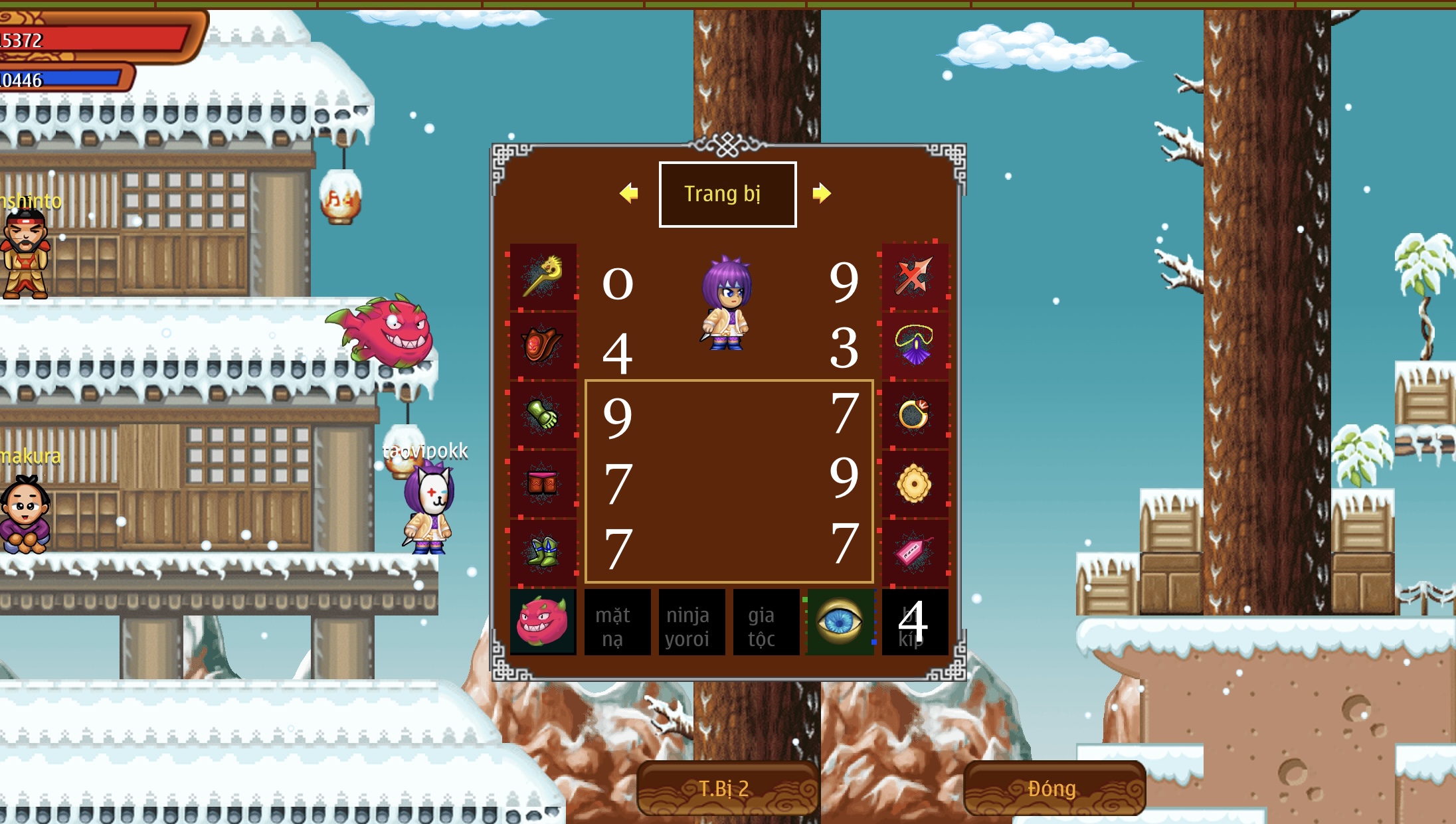
Task: Open the red spear weapon slot
Action: coord(915,276)
